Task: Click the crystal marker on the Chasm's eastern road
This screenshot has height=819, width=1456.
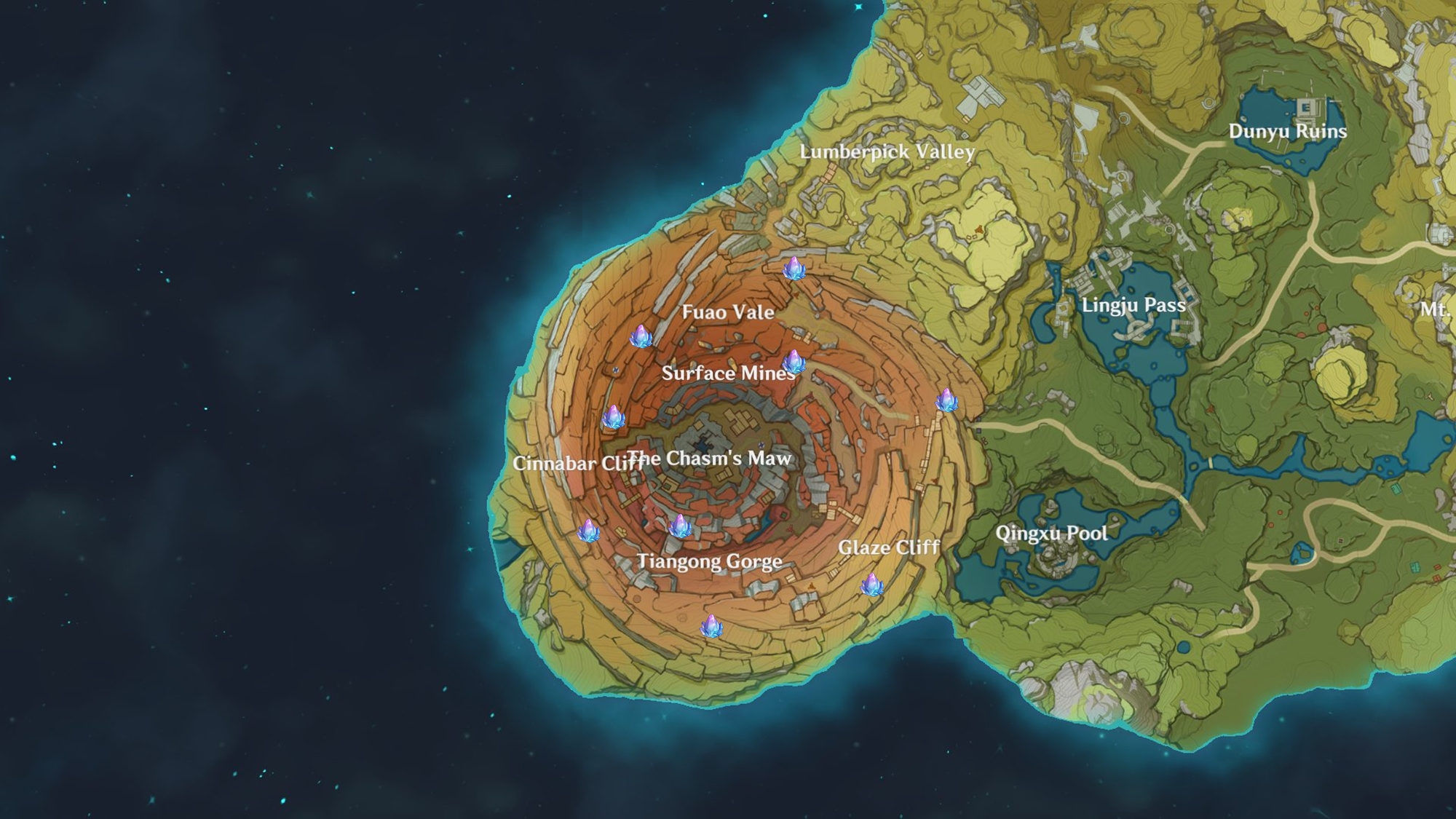Action: coord(946,400)
